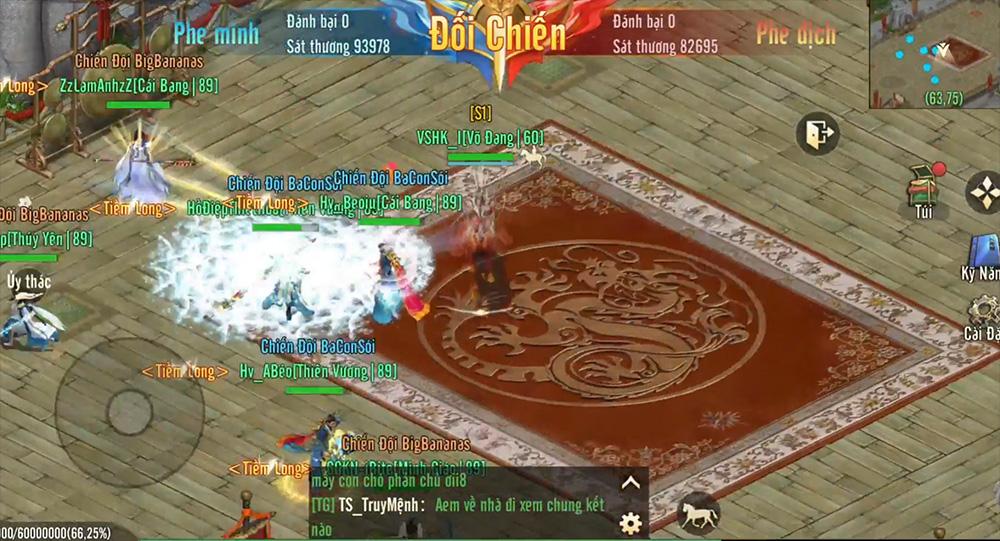Viewport: 1000px width, 541px height.
Task: Click the exit door icon
Action: tap(818, 134)
